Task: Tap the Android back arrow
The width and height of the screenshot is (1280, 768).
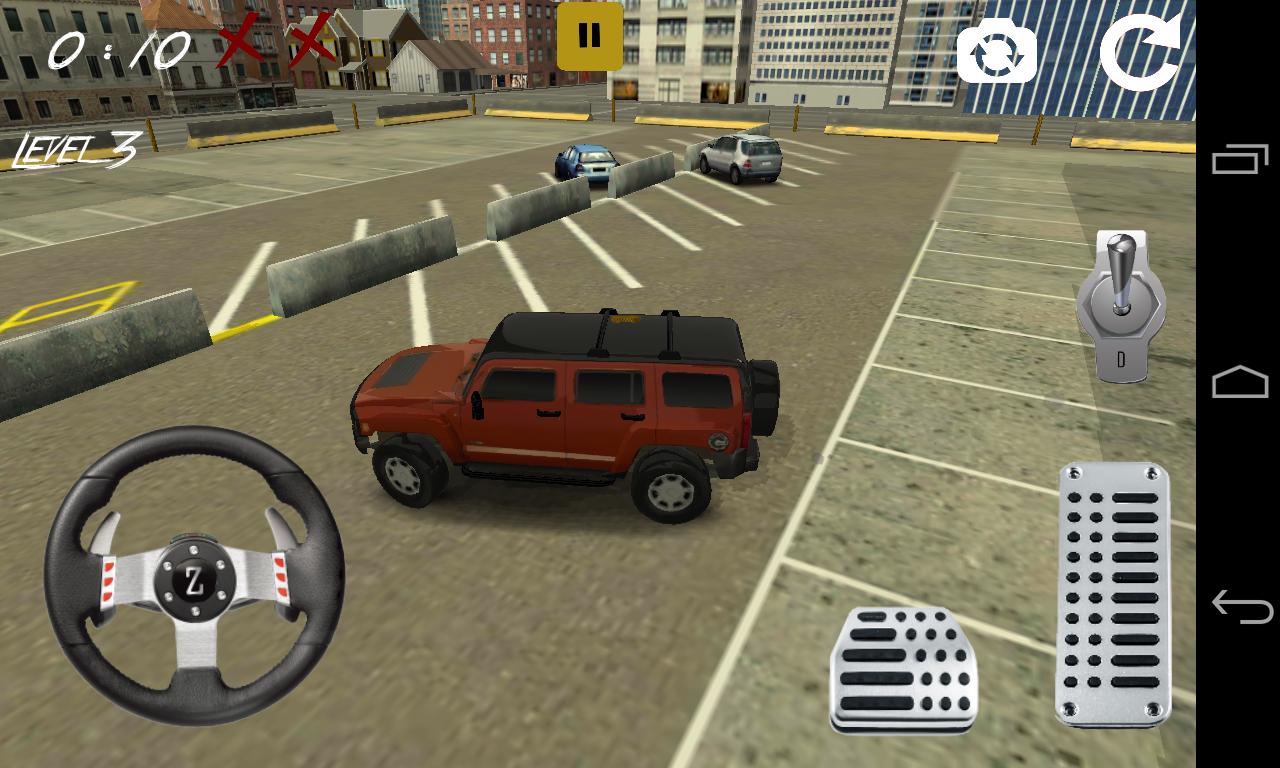Action: (x=1239, y=606)
